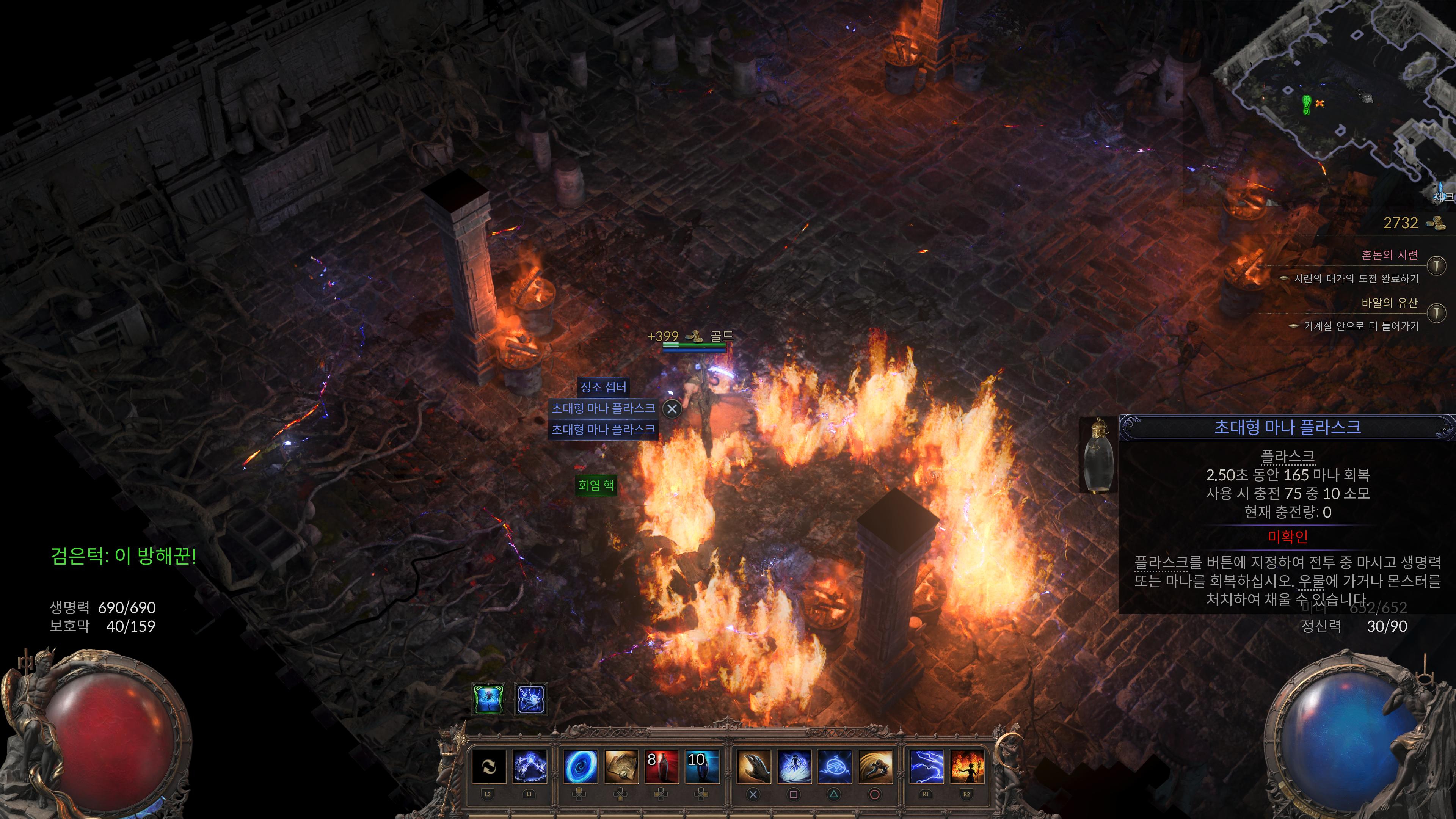Toggle the pin for 바알의 유산 quest
This screenshot has height=819, width=1456.
pos(1436,312)
